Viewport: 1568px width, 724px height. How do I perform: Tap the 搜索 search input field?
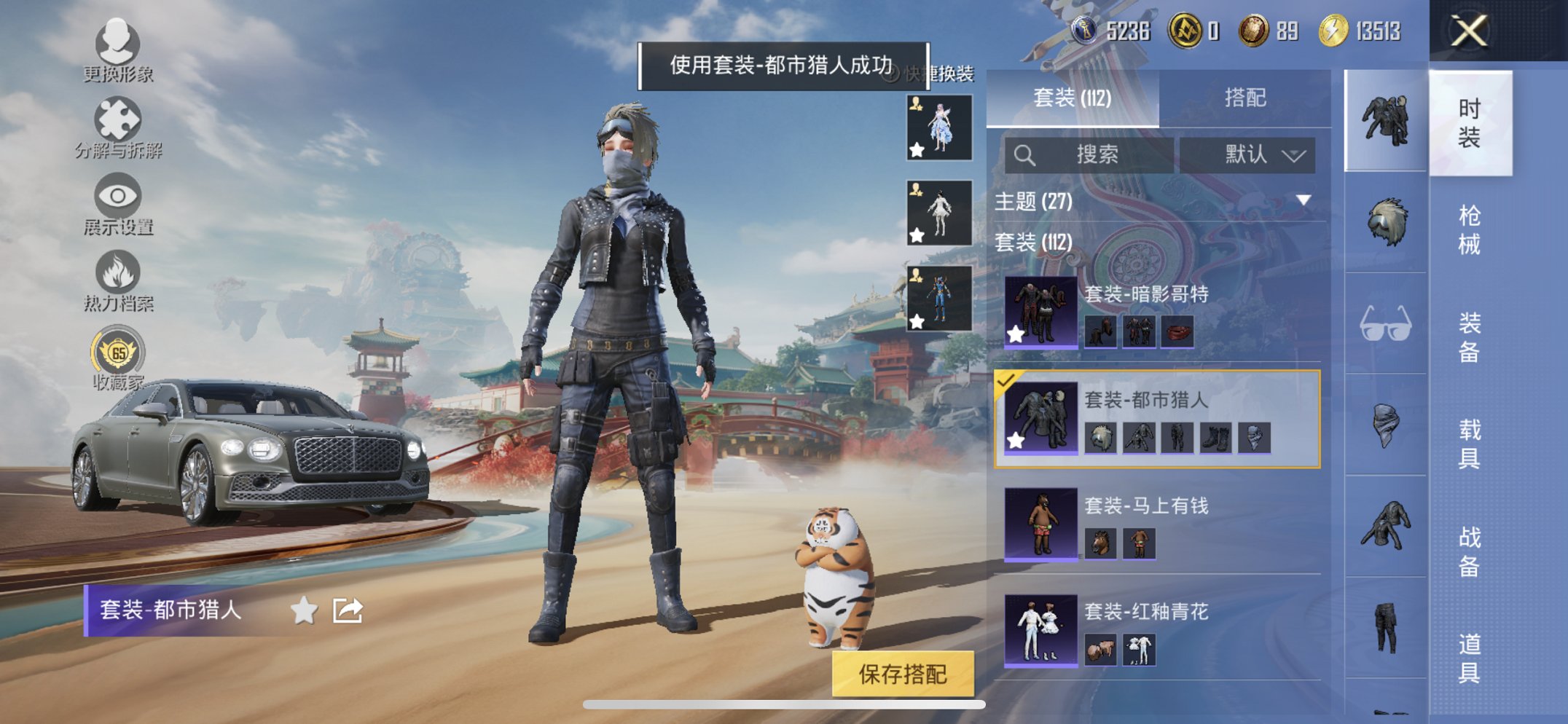point(1100,155)
